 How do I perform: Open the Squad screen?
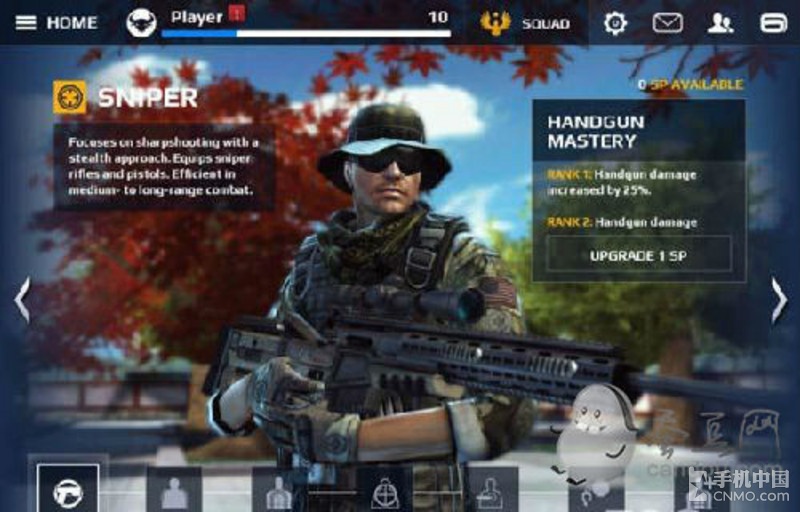[526, 22]
